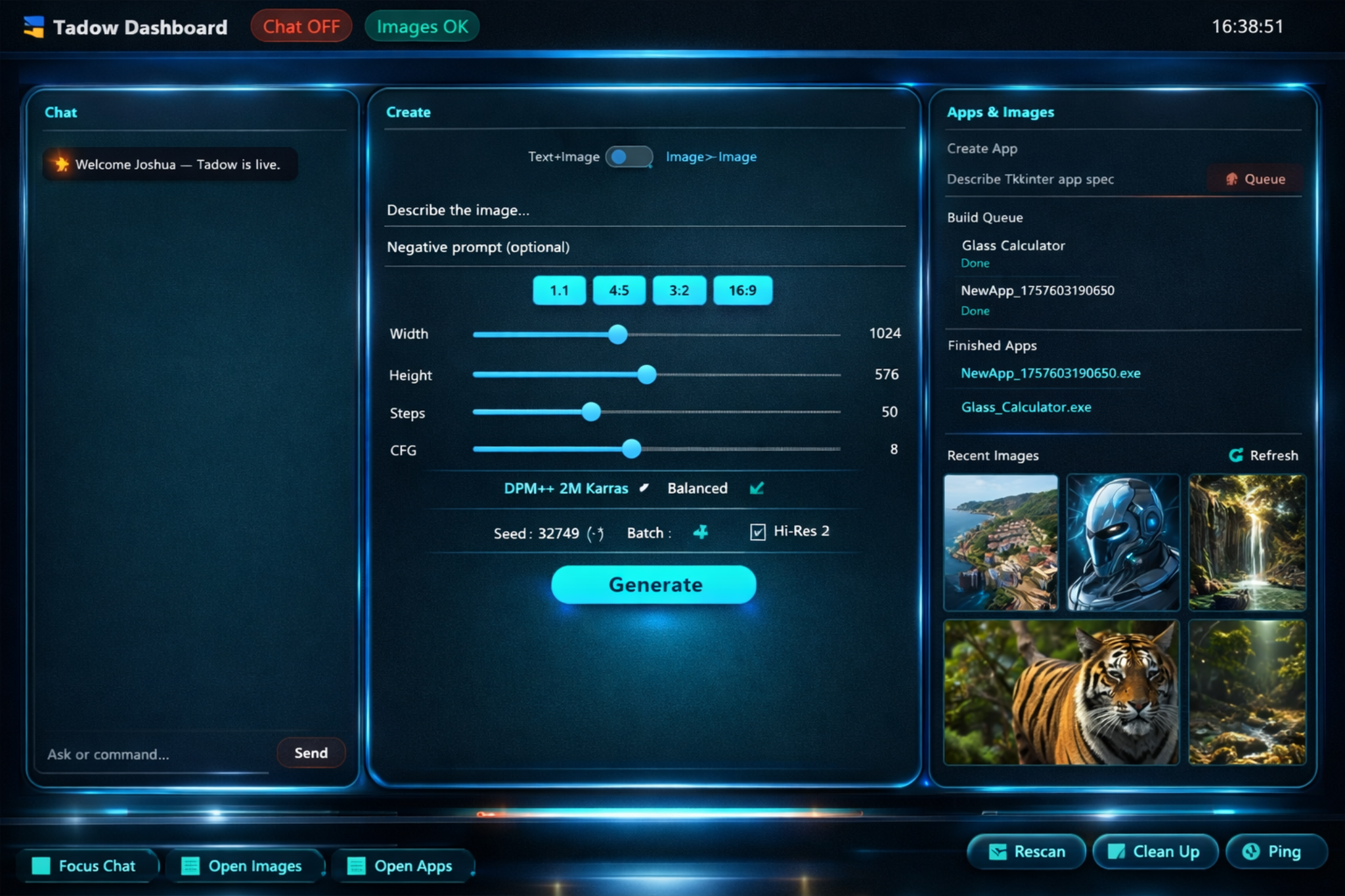The width and height of the screenshot is (1345, 896).
Task: Open NewApp_1757603190650.exe under Finished Apps
Action: 1051,373
